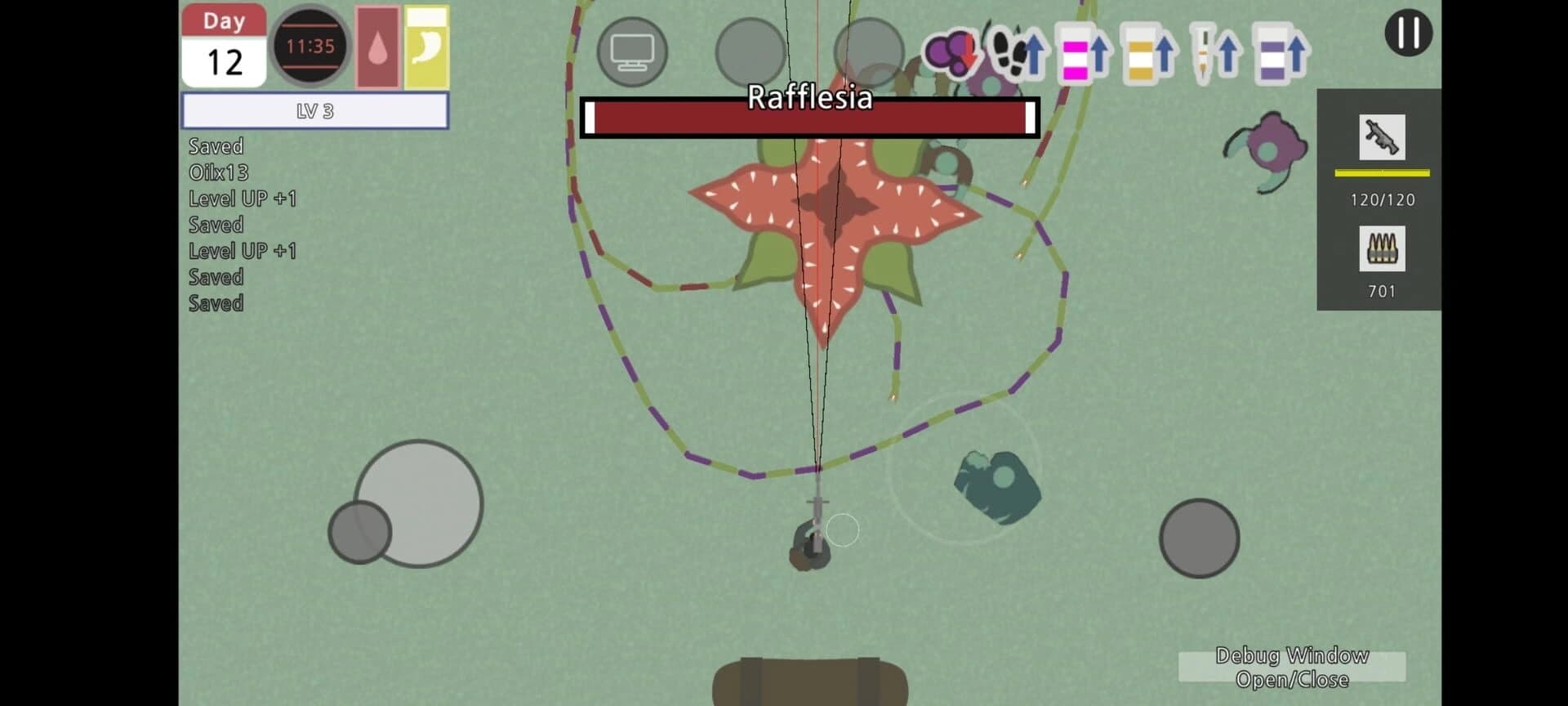Toggle the Debug Window Open/Close
Screen dimensions: 1568x706
tap(1292, 667)
